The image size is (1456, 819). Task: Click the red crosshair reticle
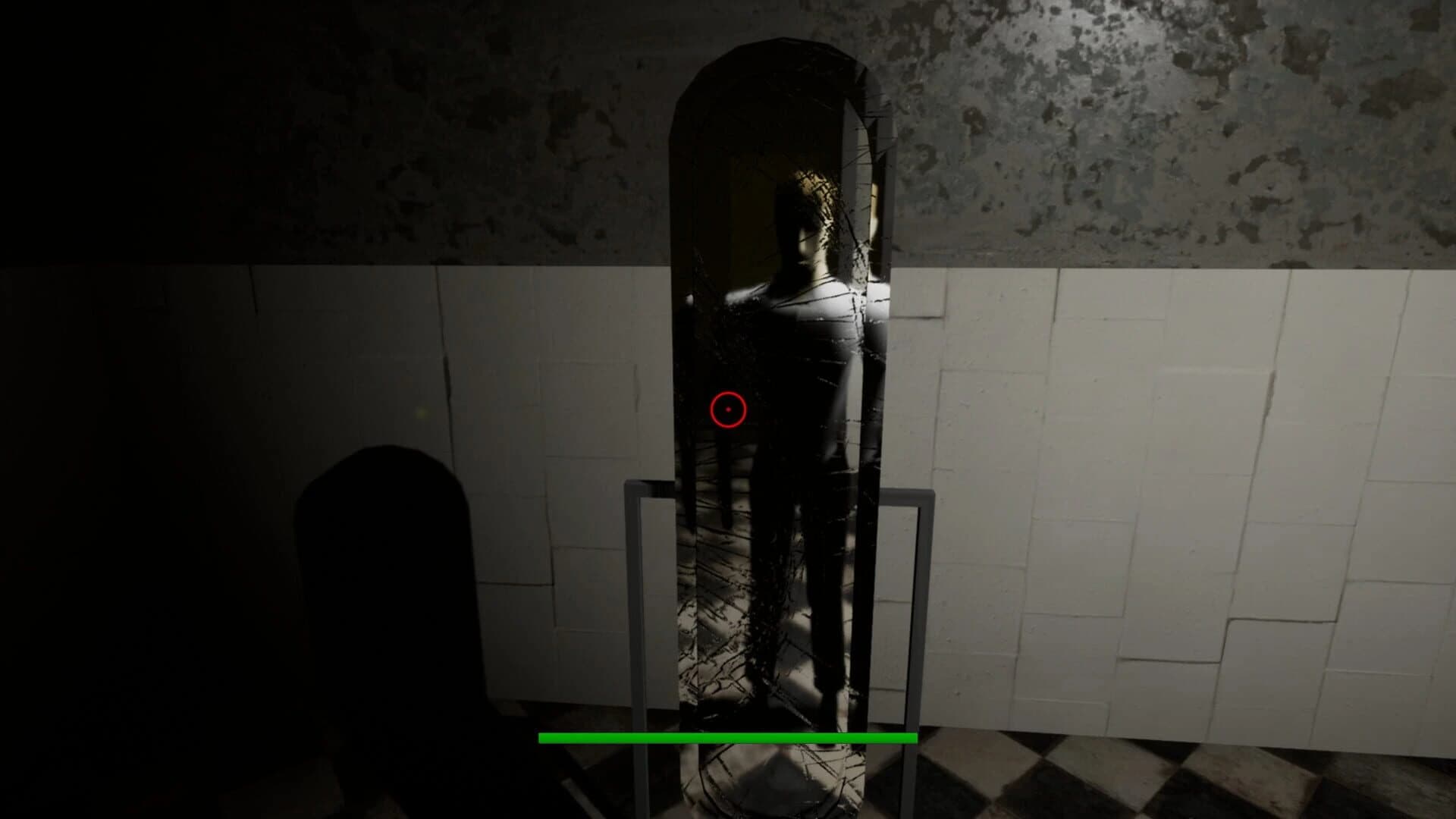726,409
